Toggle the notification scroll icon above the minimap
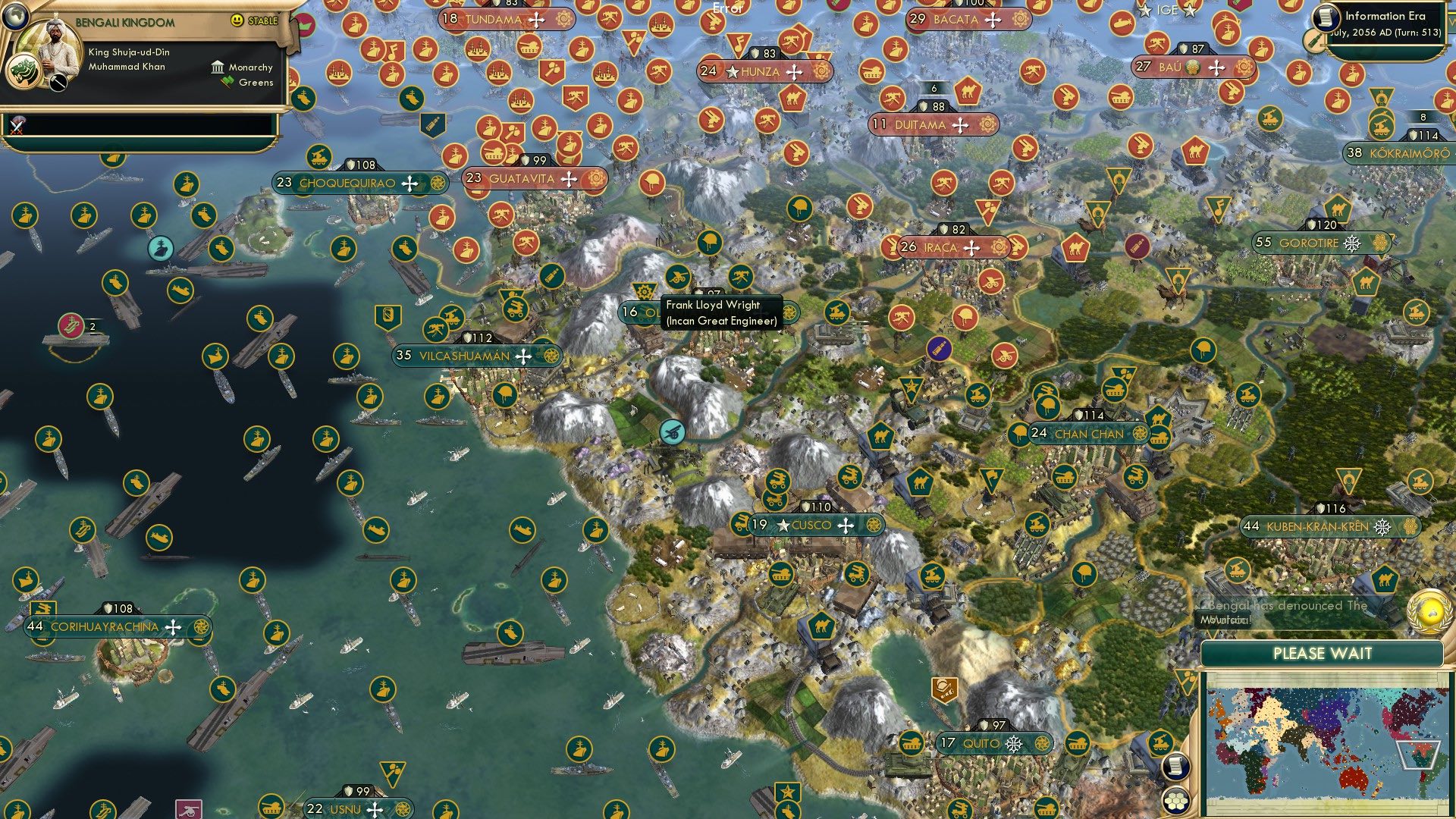Screen dimensions: 1456x819 [x=1175, y=767]
